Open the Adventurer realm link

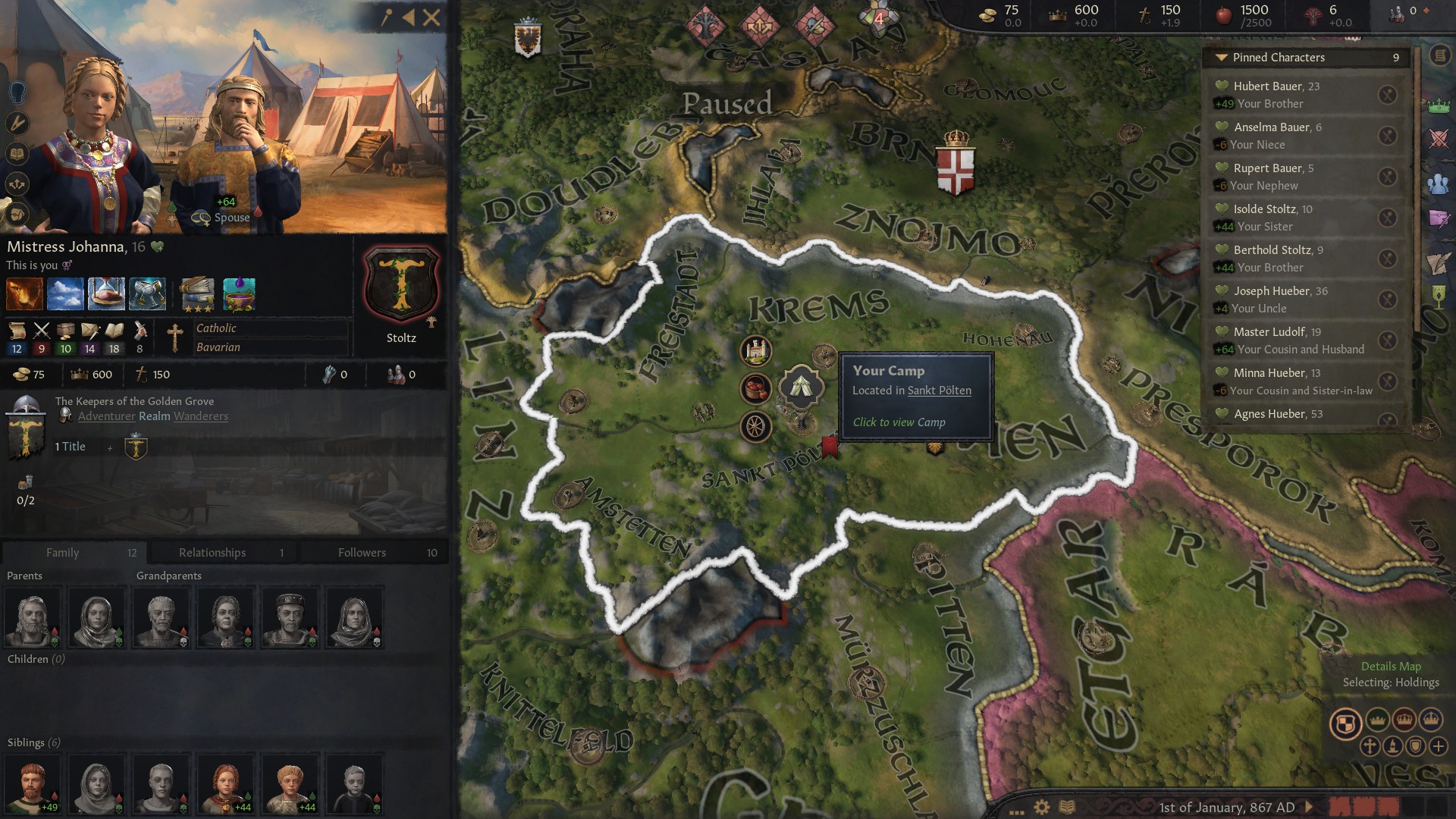coord(107,416)
